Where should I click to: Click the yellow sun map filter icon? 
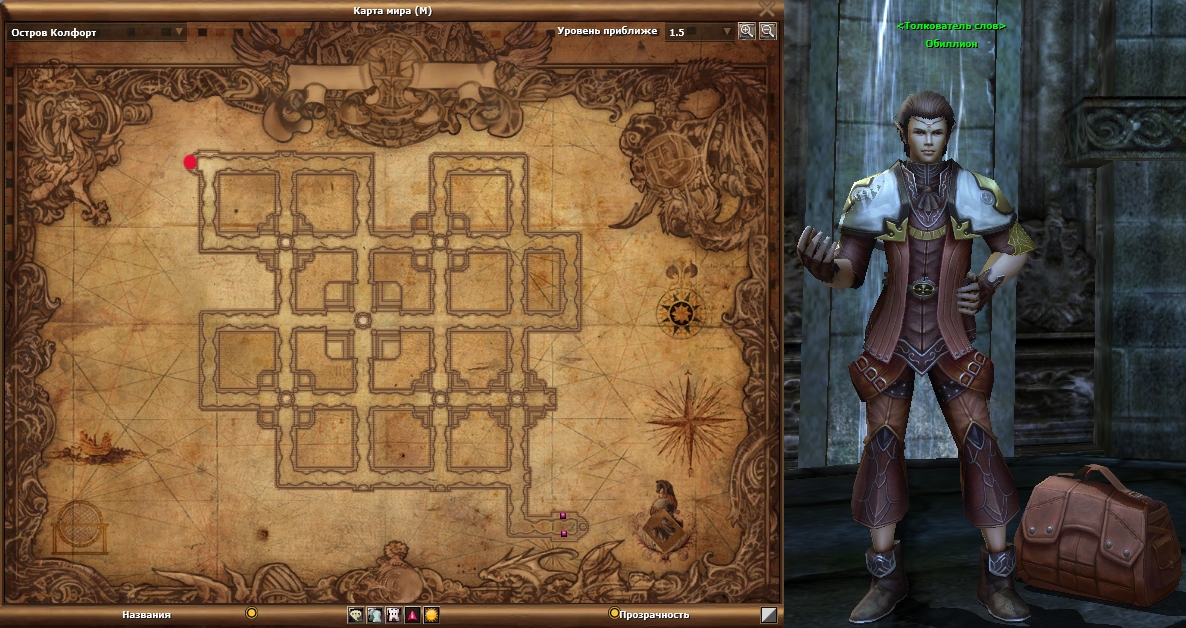[x=431, y=615]
